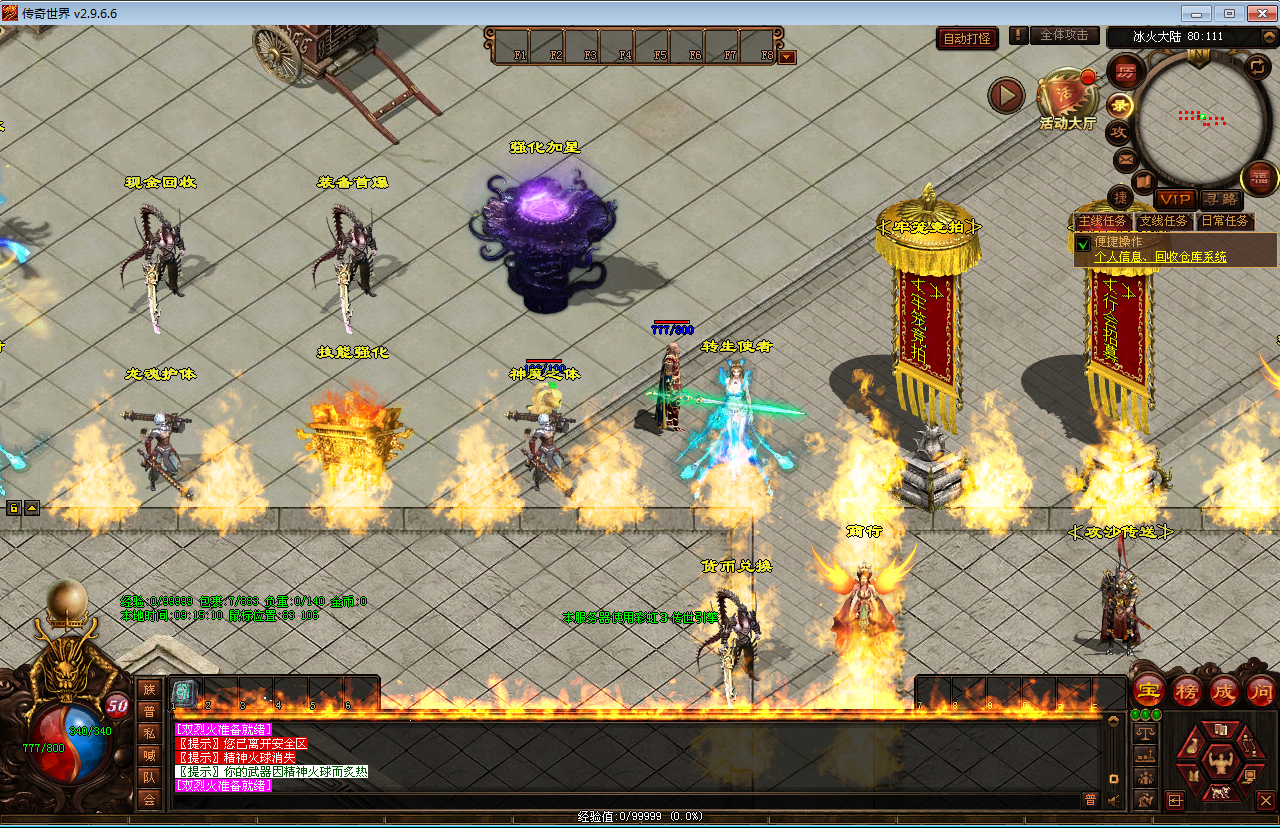Click the red X button in corner panel
The image size is (1280, 828).
coord(1265,800)
